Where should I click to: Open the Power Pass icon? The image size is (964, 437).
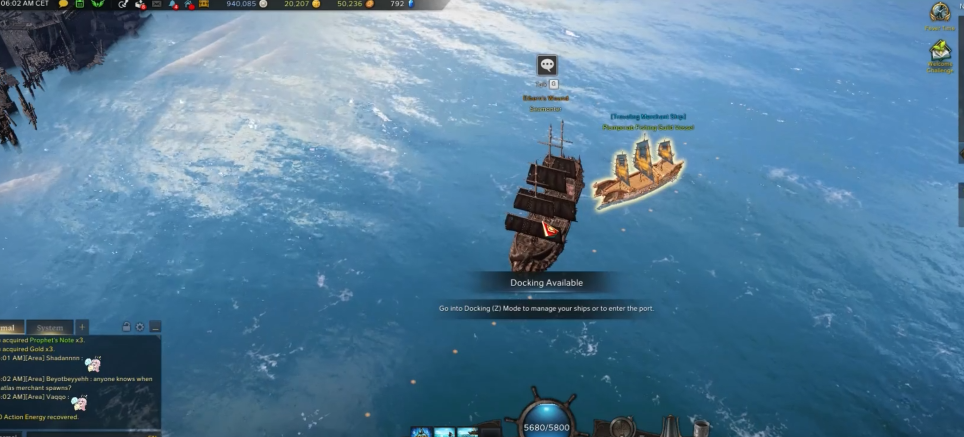940,13
